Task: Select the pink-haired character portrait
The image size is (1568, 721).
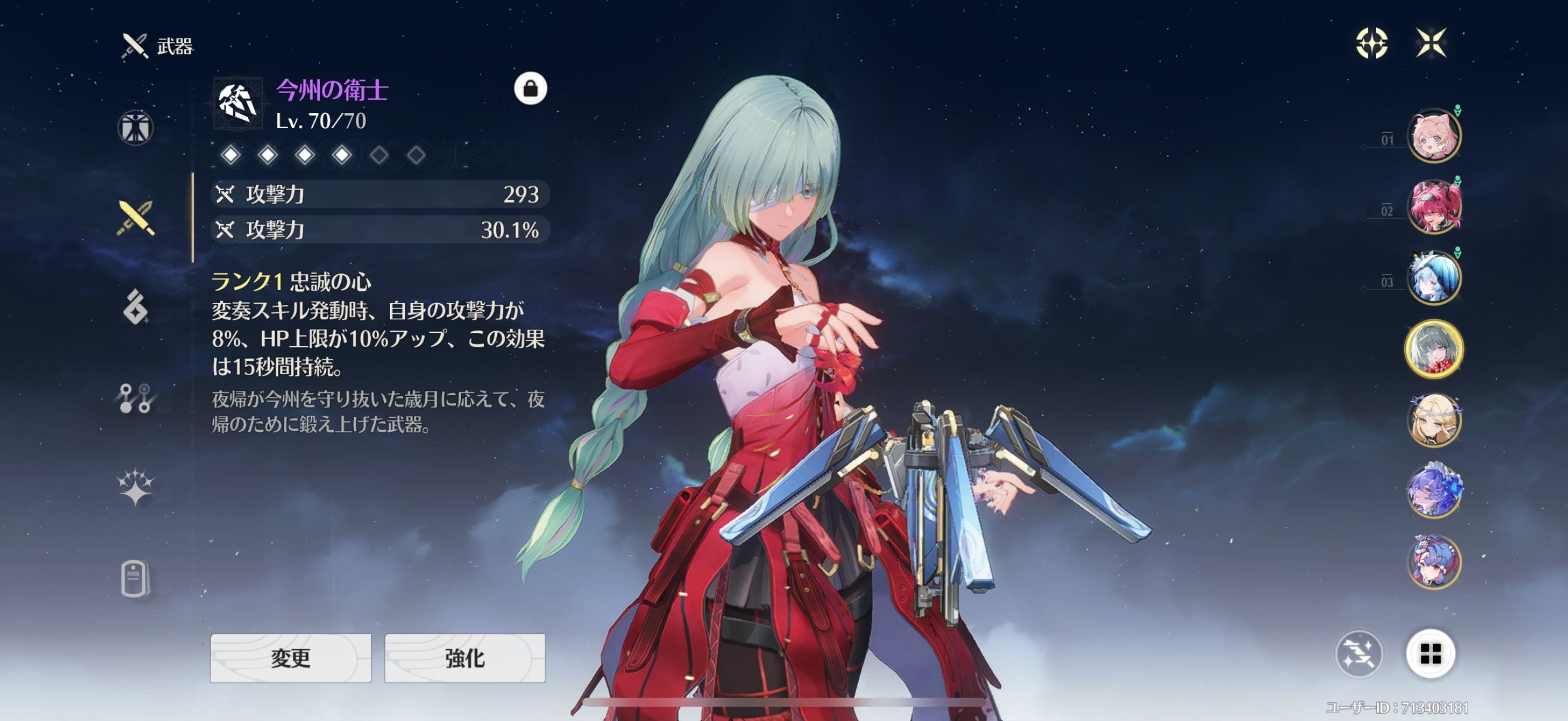Action: click(1433, 136)
